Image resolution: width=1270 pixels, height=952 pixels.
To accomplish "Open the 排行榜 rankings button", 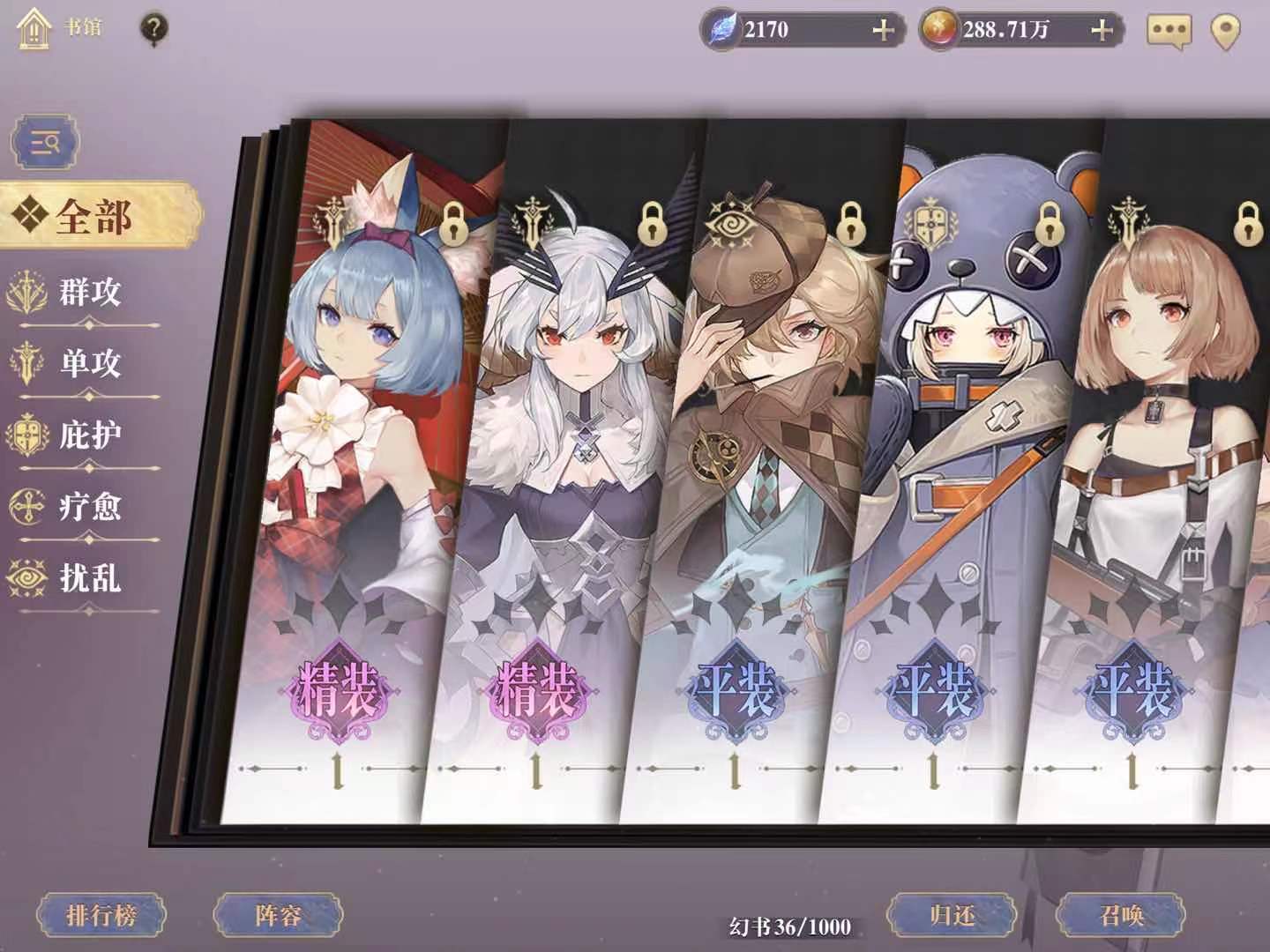I will (103, 914).
